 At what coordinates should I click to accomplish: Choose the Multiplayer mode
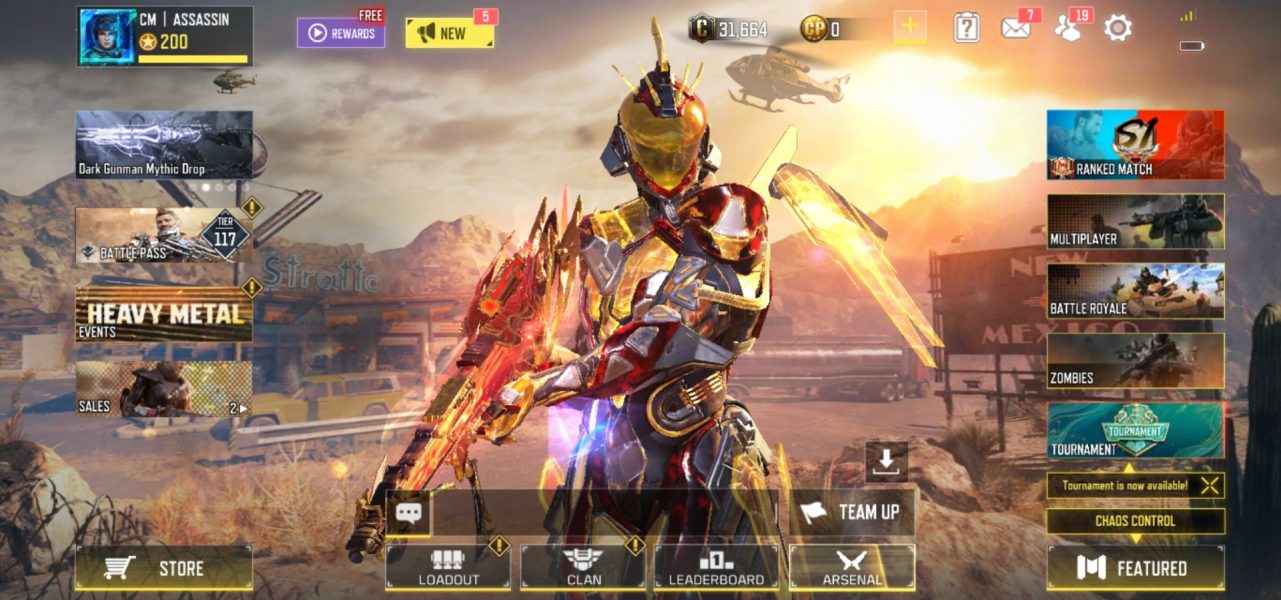[x=1135, y=221]
